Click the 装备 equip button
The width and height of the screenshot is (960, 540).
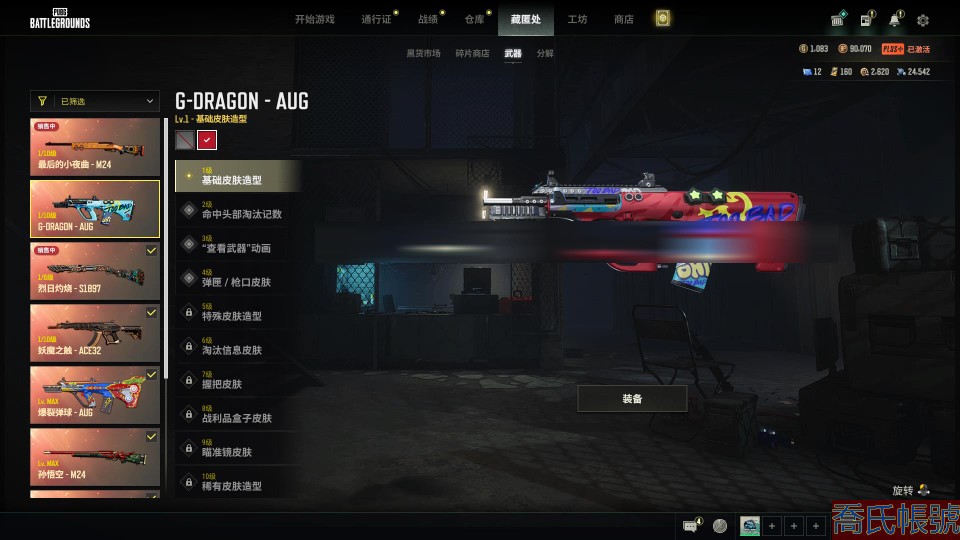click(x=632, y=398)
